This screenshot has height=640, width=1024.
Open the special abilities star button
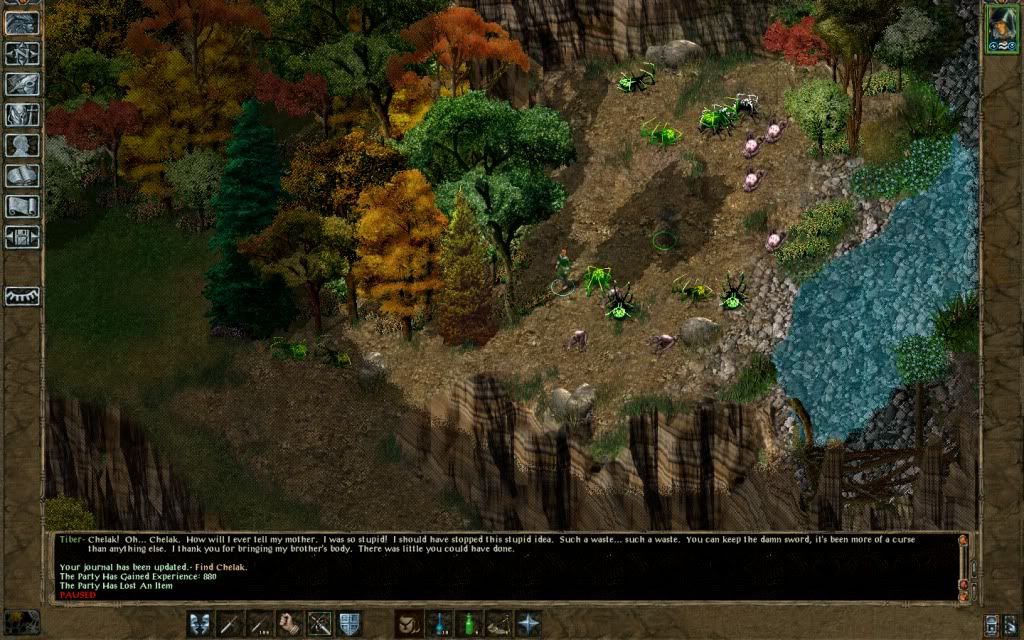[x=528, y=624]
